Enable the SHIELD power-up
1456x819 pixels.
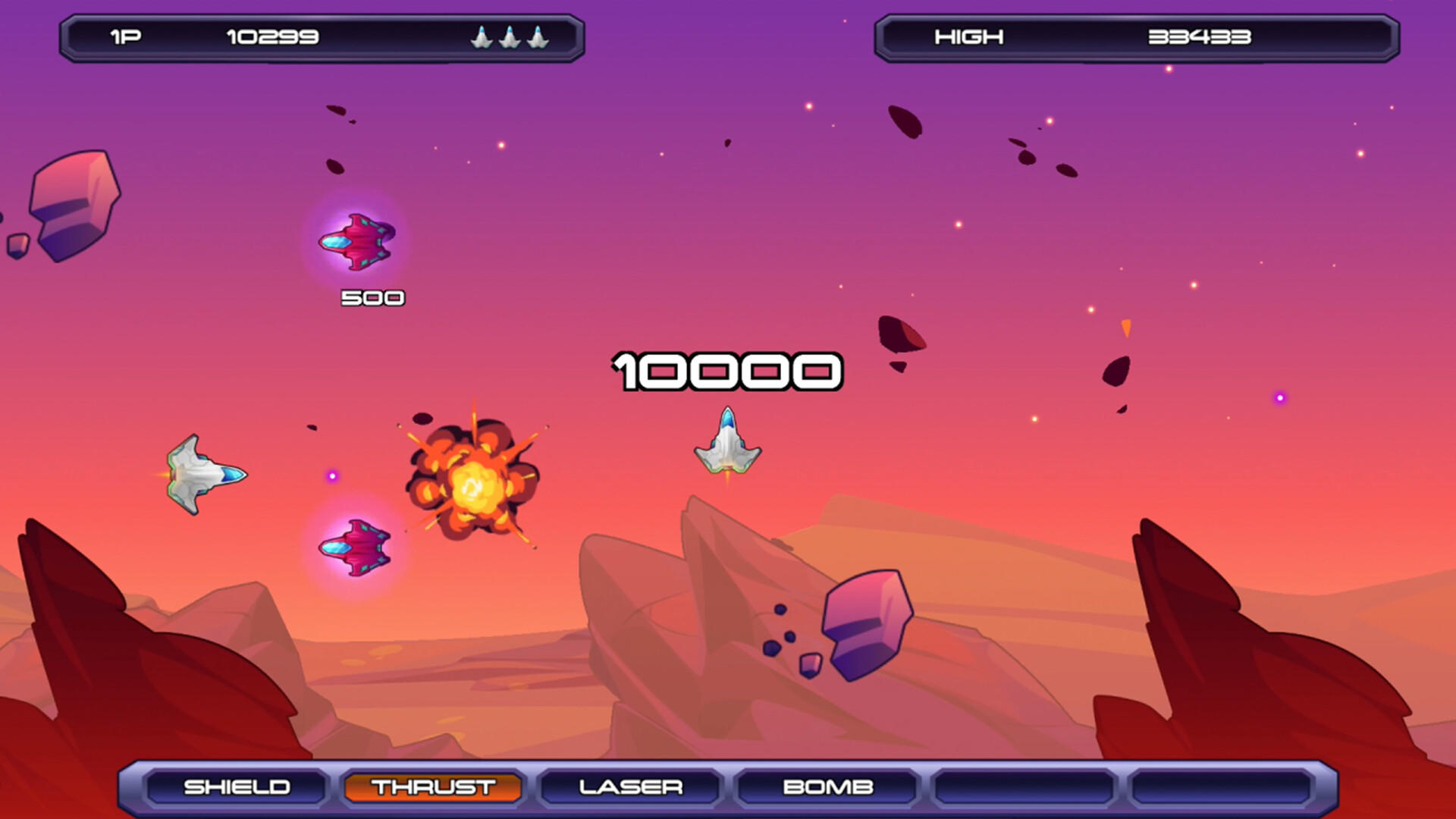[237, 787]
